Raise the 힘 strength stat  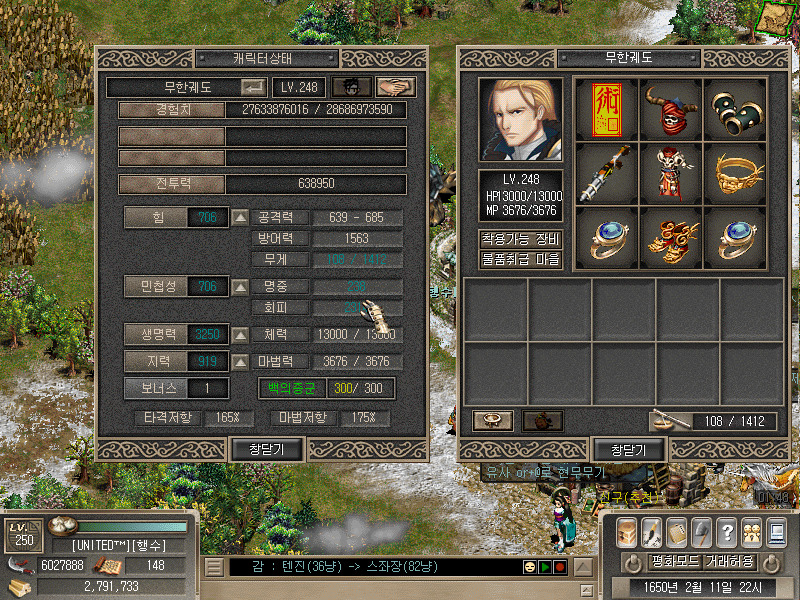240,217
